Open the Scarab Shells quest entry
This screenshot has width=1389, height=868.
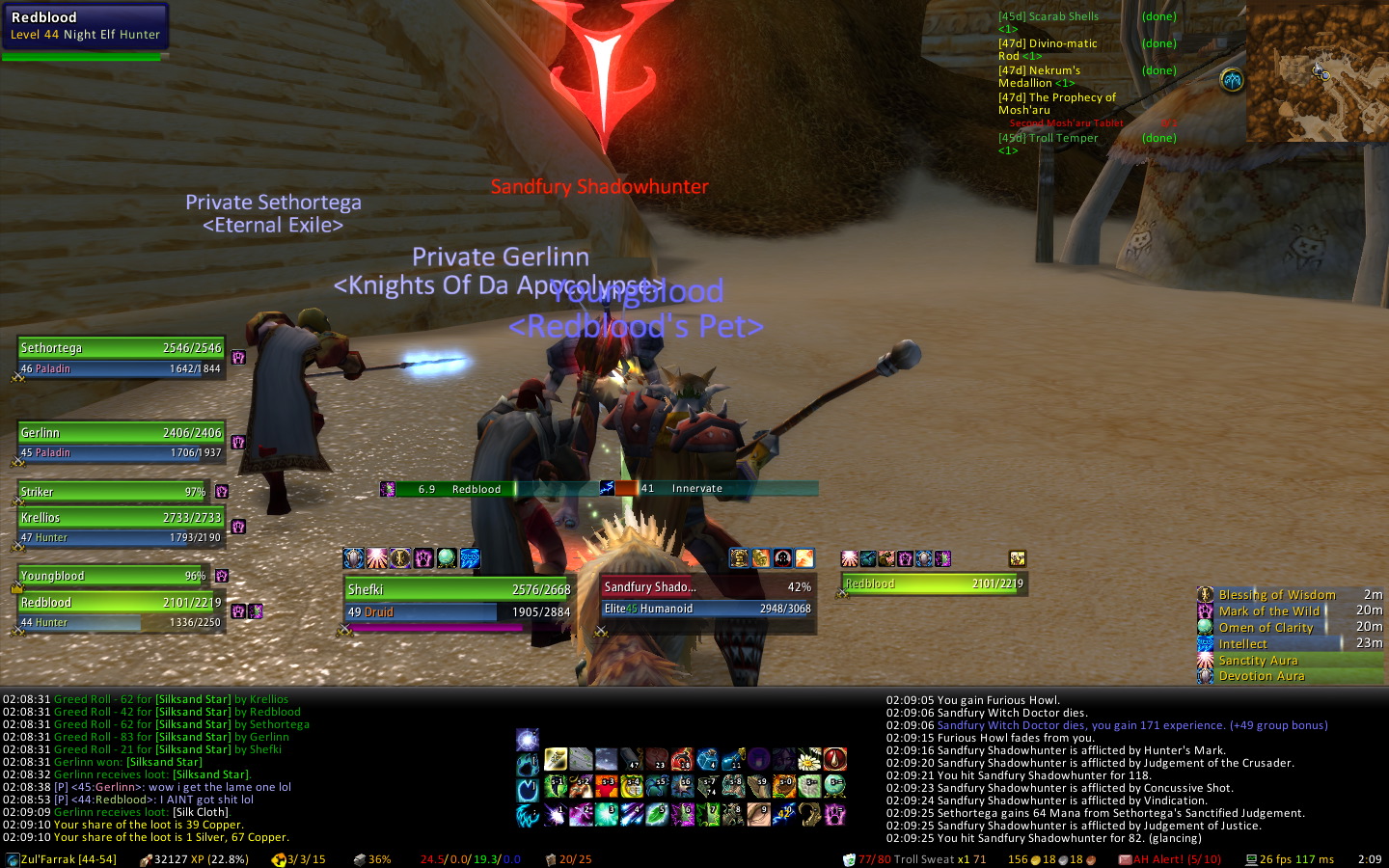[x=1049, y=16]
